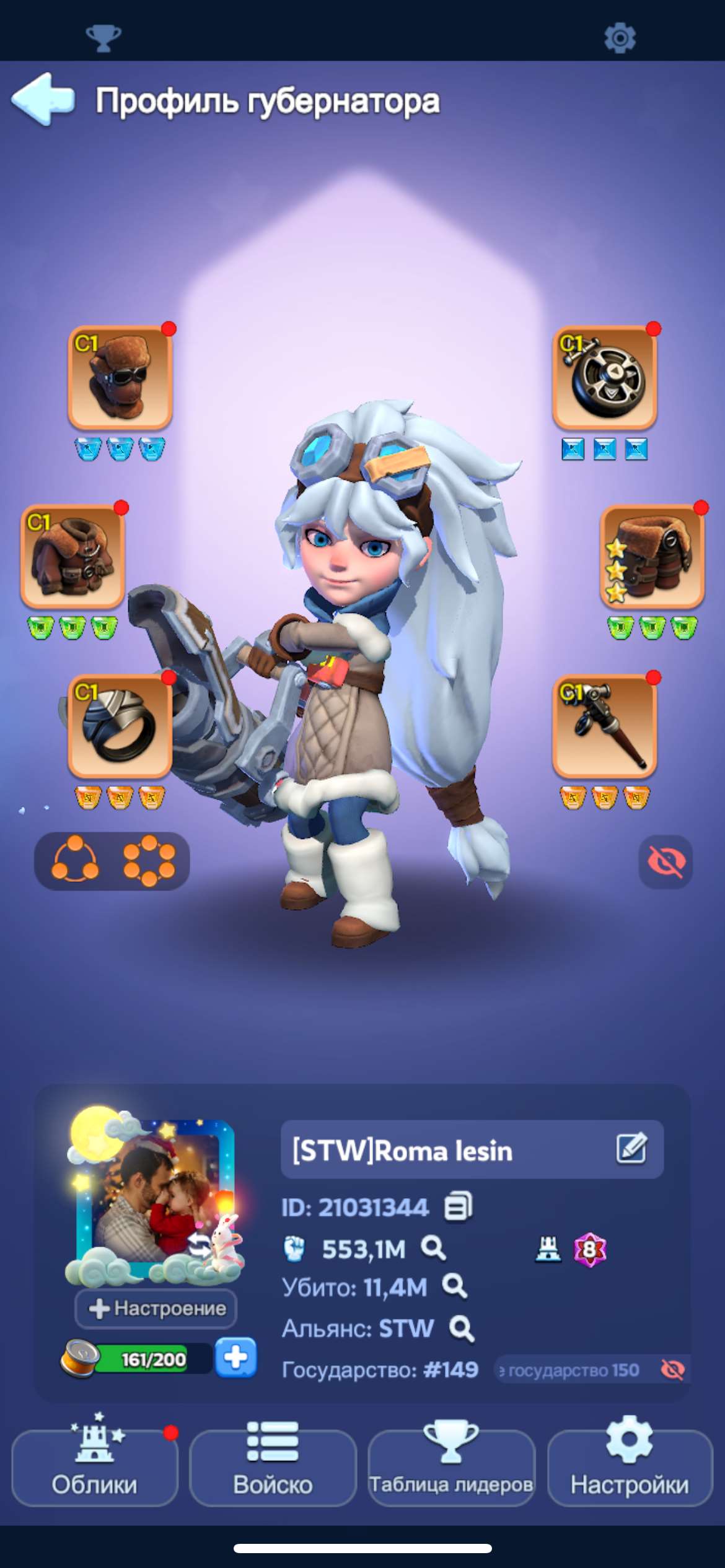View alliance STW details
The width and height of the screenshot is (725, 1568).
[x=462, y=1328]
